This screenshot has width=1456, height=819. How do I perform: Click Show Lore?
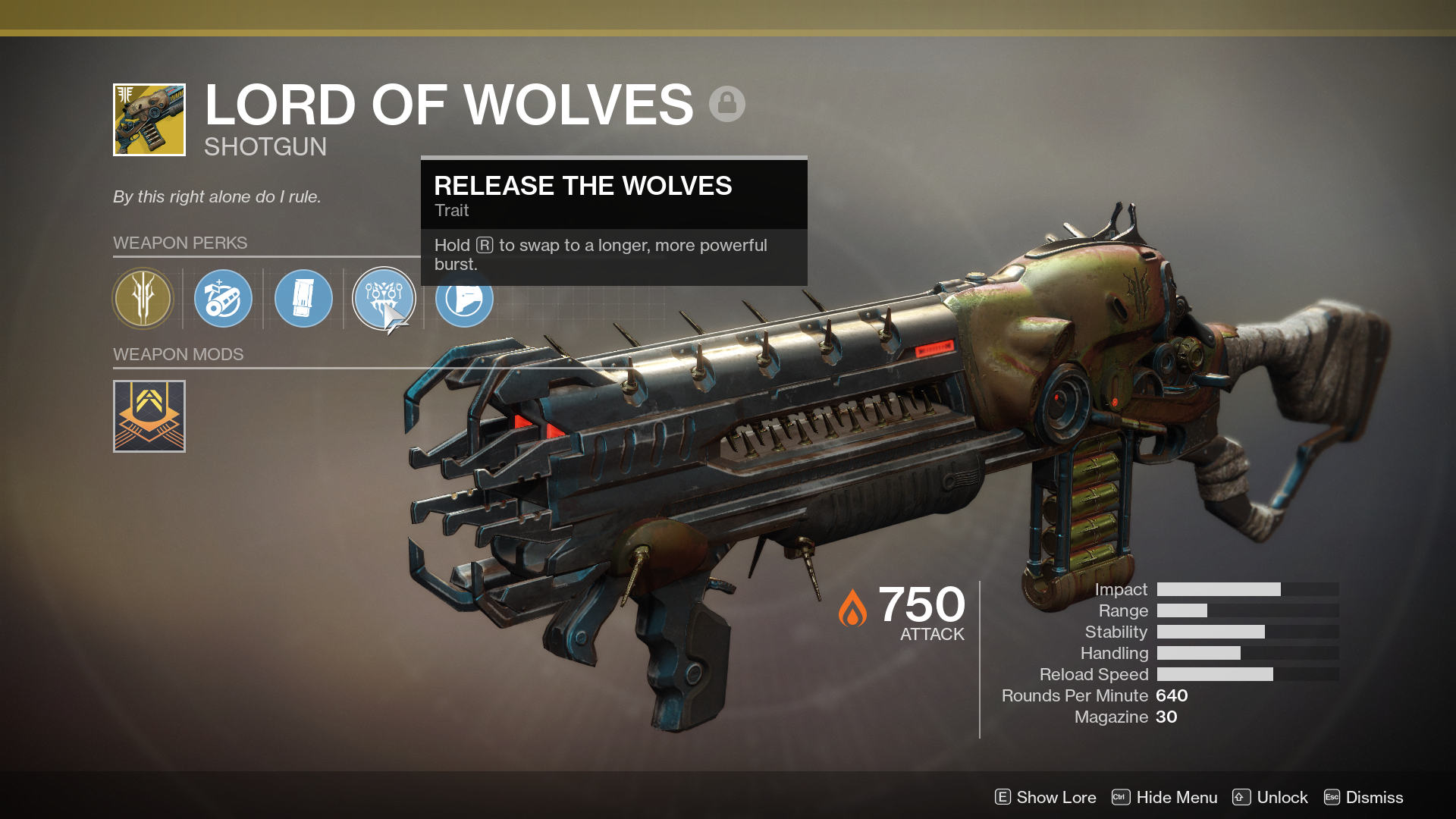pyautogui.click(x=1055, y=797)
